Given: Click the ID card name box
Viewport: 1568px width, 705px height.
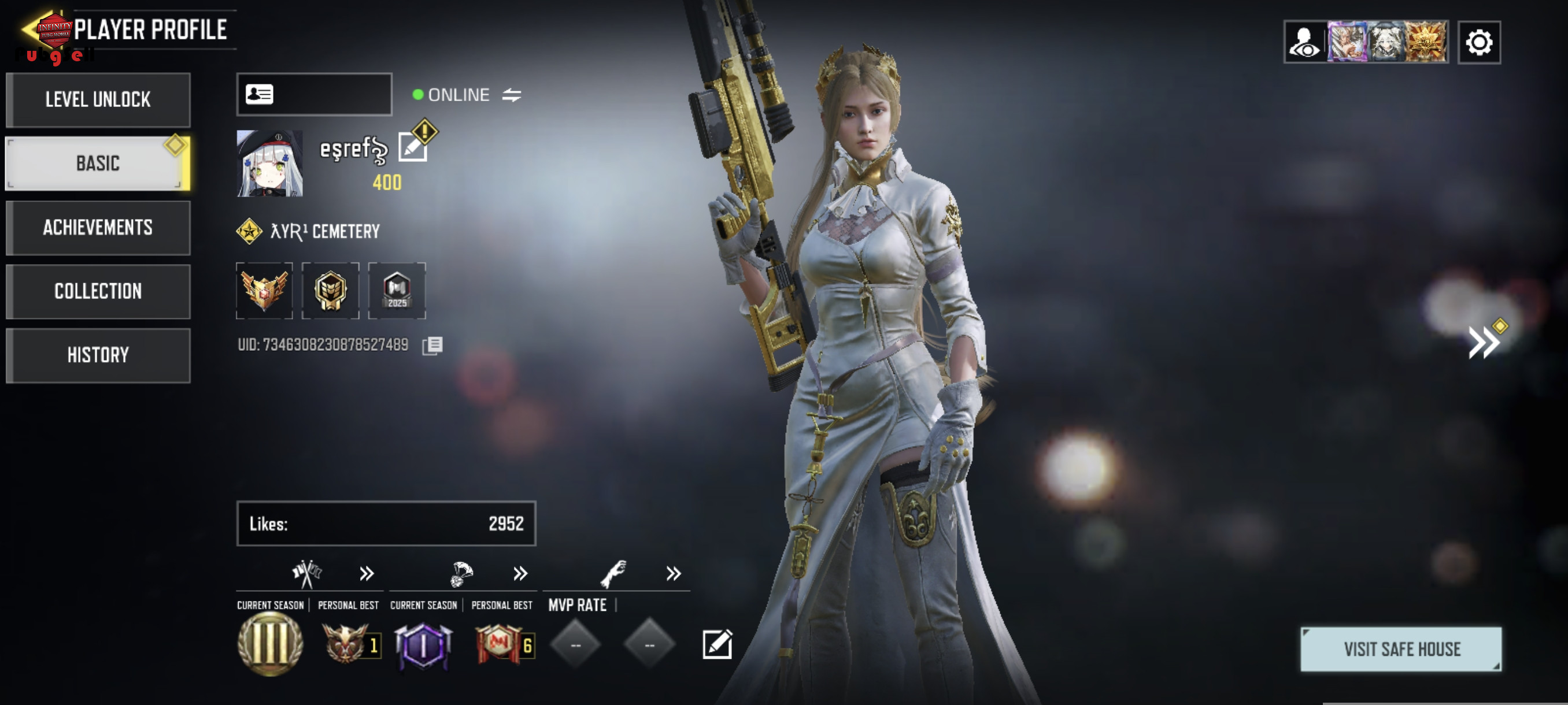Looking at the screenshot, I should click(314, 94).
